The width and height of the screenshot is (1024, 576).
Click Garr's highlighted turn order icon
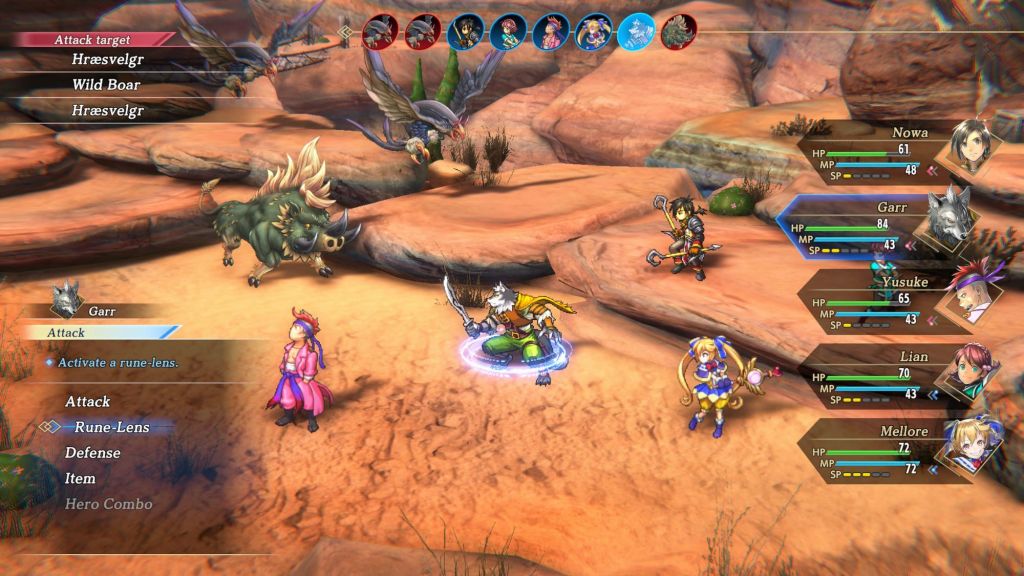636,32
